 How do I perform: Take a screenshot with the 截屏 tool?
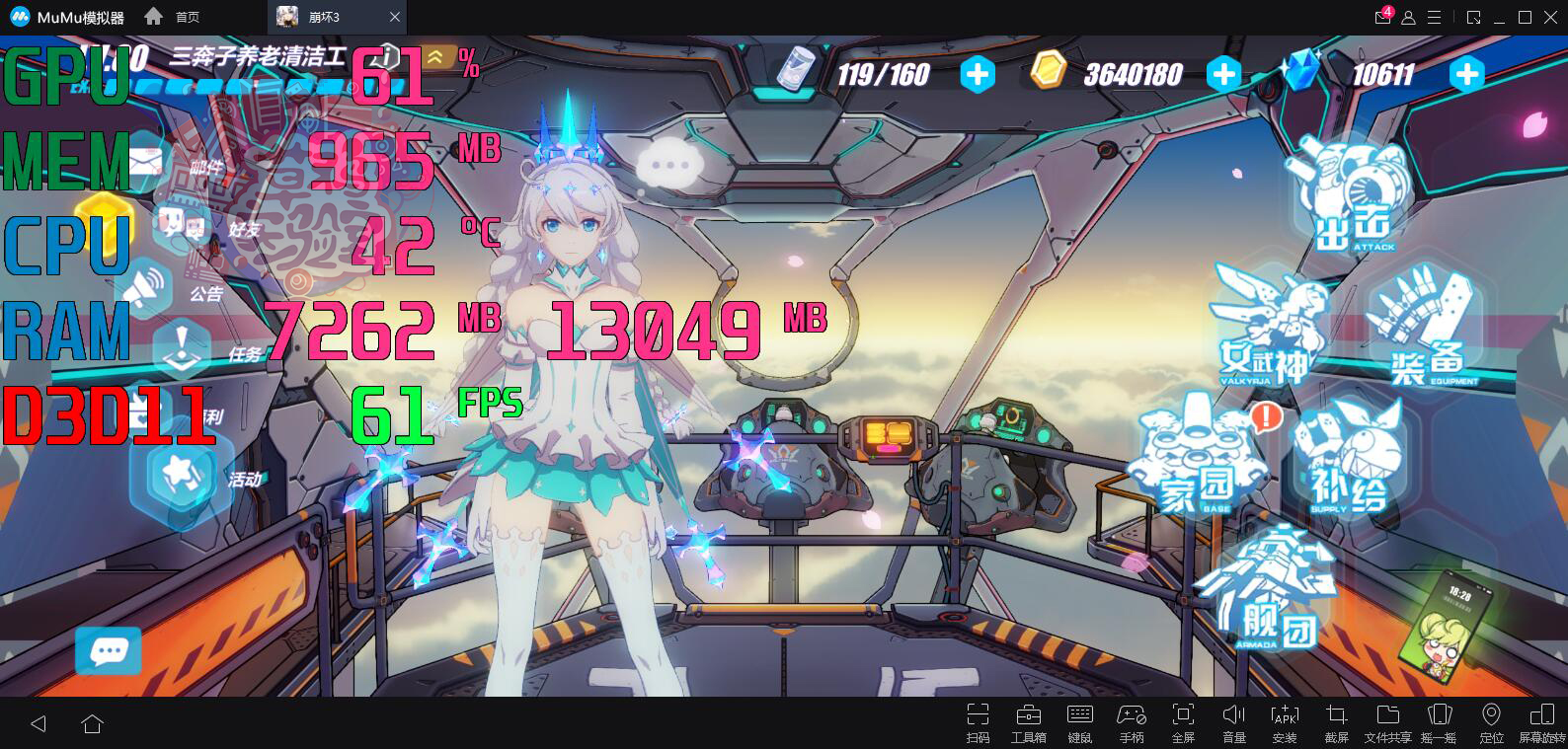click(1336, 722)
